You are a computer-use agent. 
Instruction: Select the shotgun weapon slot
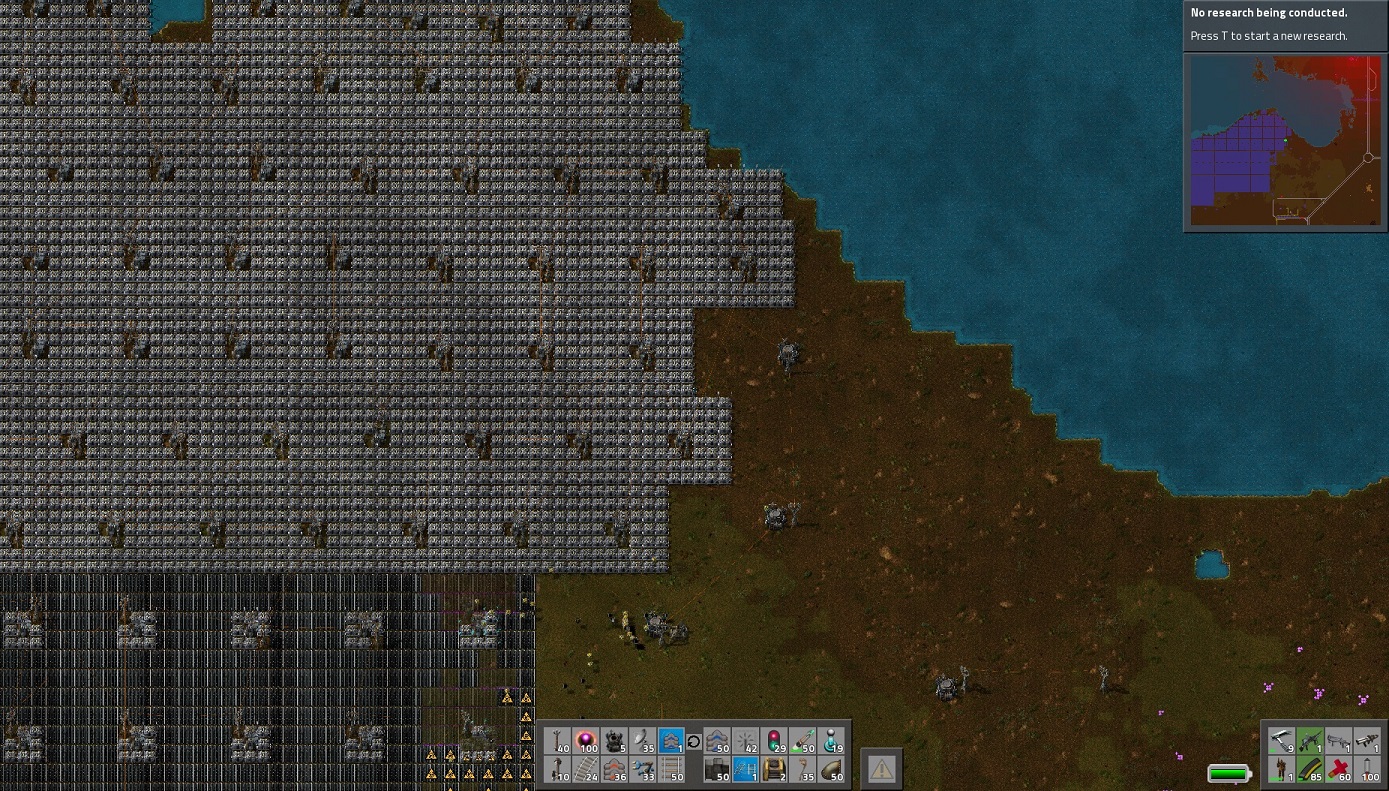pyautogui.click(x=1338, y=741)
